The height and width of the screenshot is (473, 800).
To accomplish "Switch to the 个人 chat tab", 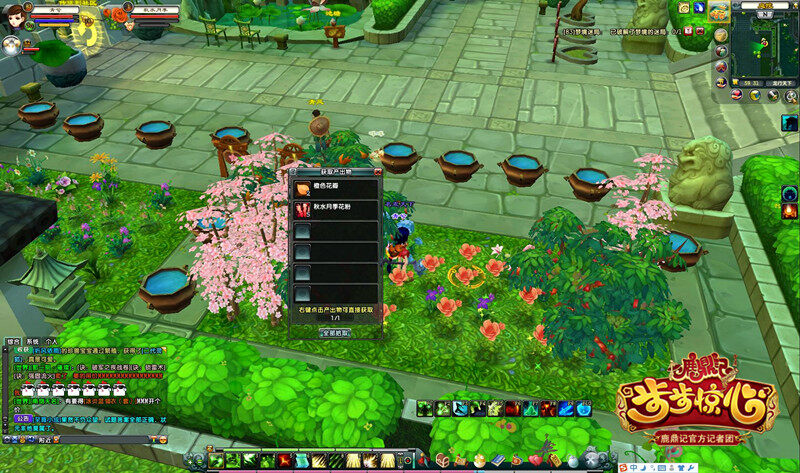I will click(51, 341).
